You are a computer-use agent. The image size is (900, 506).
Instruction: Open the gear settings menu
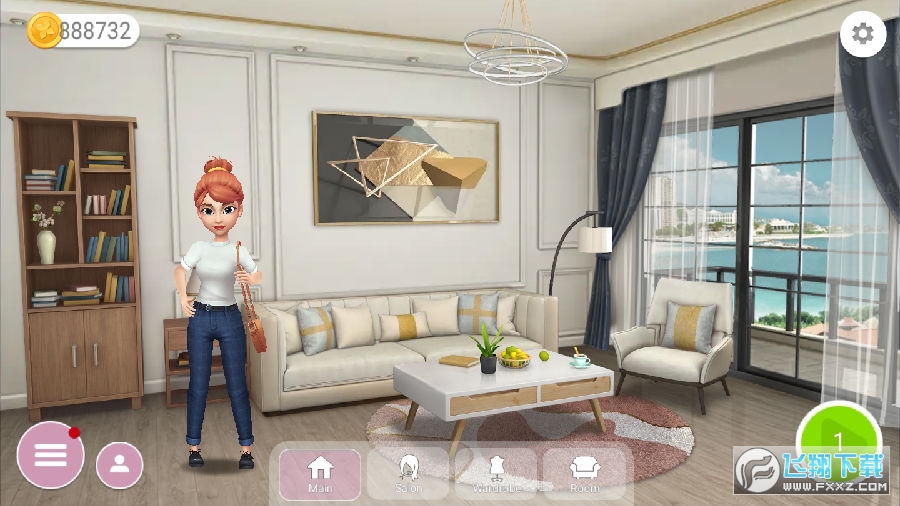(861, 35)
